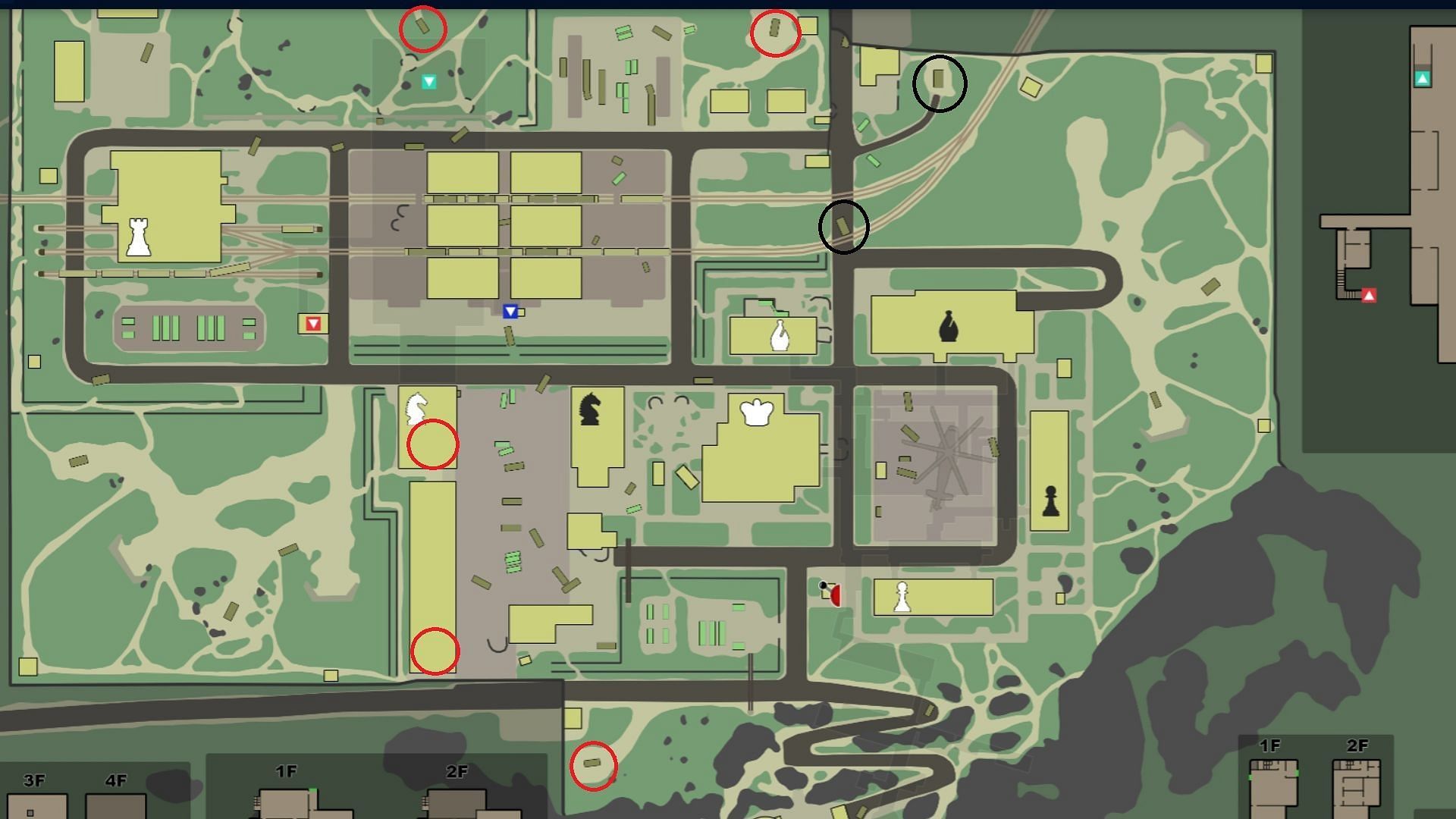Viewport: 1456px width, 819px height.
Task: Select the cyan upward triangle marker
Action: pyautogui.click(x=1423, y=78)
